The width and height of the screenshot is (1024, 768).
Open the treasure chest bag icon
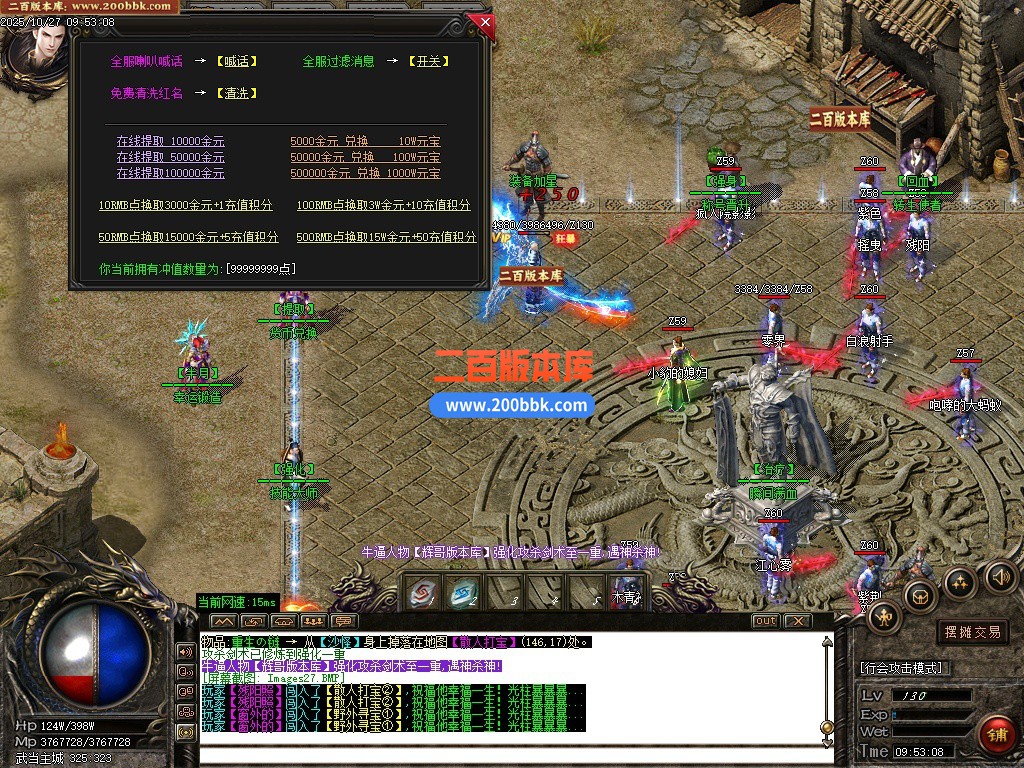pos(920,596)
